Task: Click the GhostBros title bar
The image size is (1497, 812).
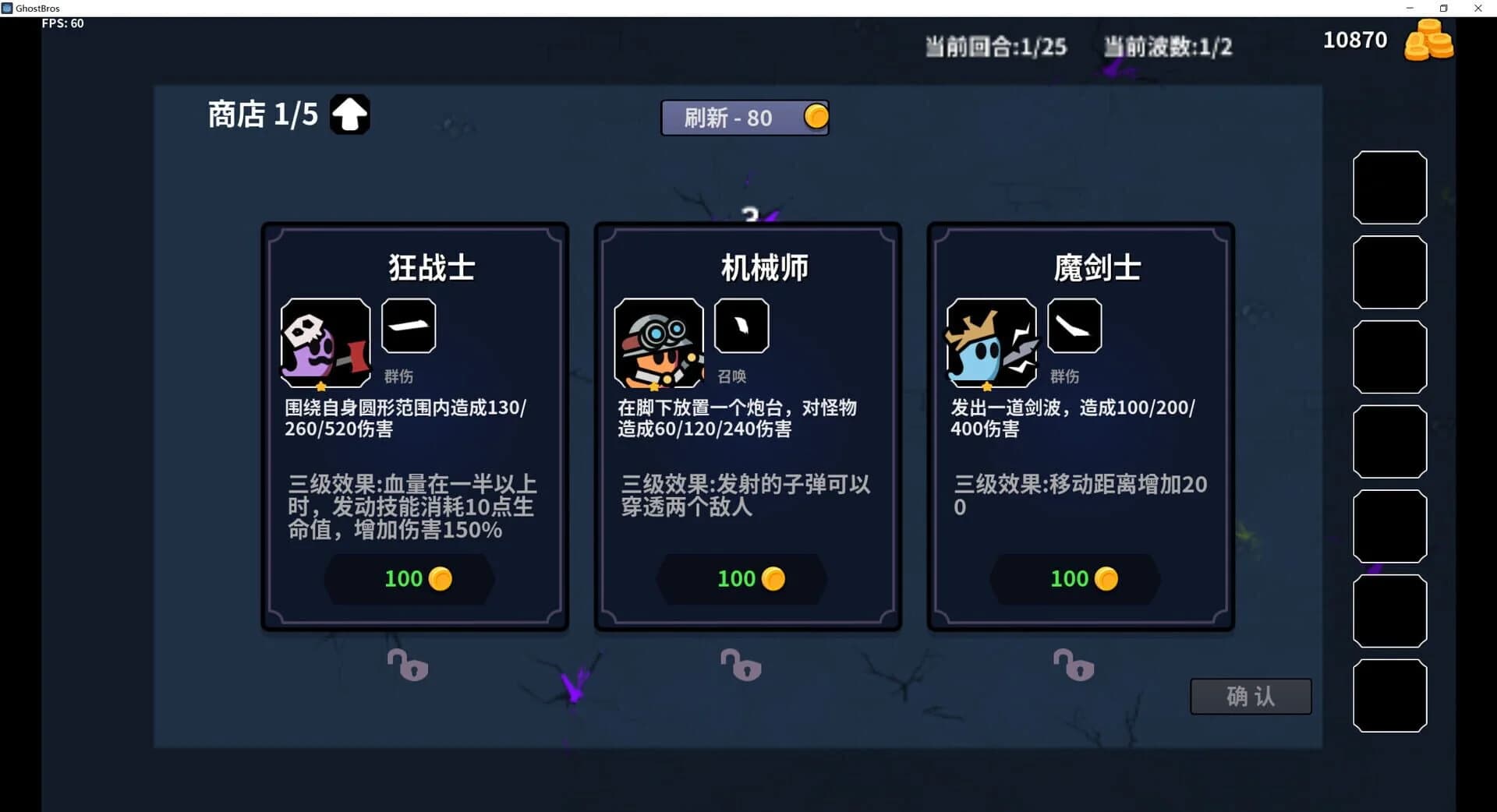Action: tap(37, 8)
